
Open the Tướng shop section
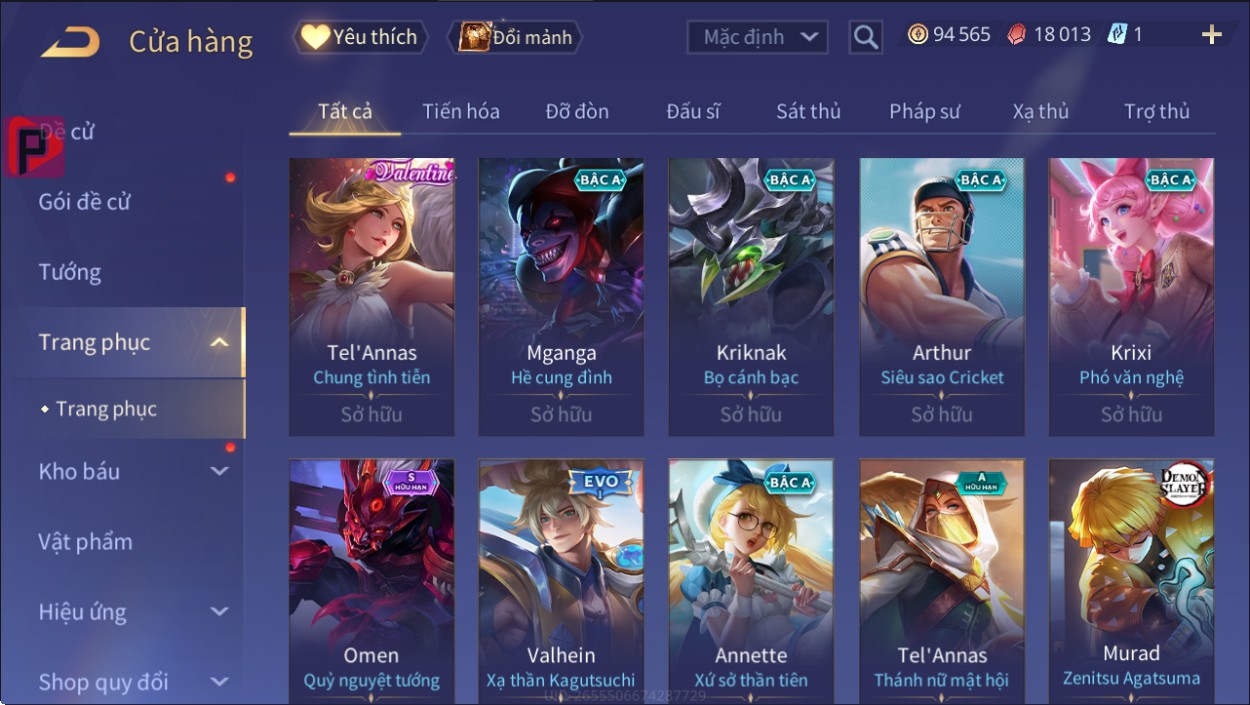coord(70,272)
